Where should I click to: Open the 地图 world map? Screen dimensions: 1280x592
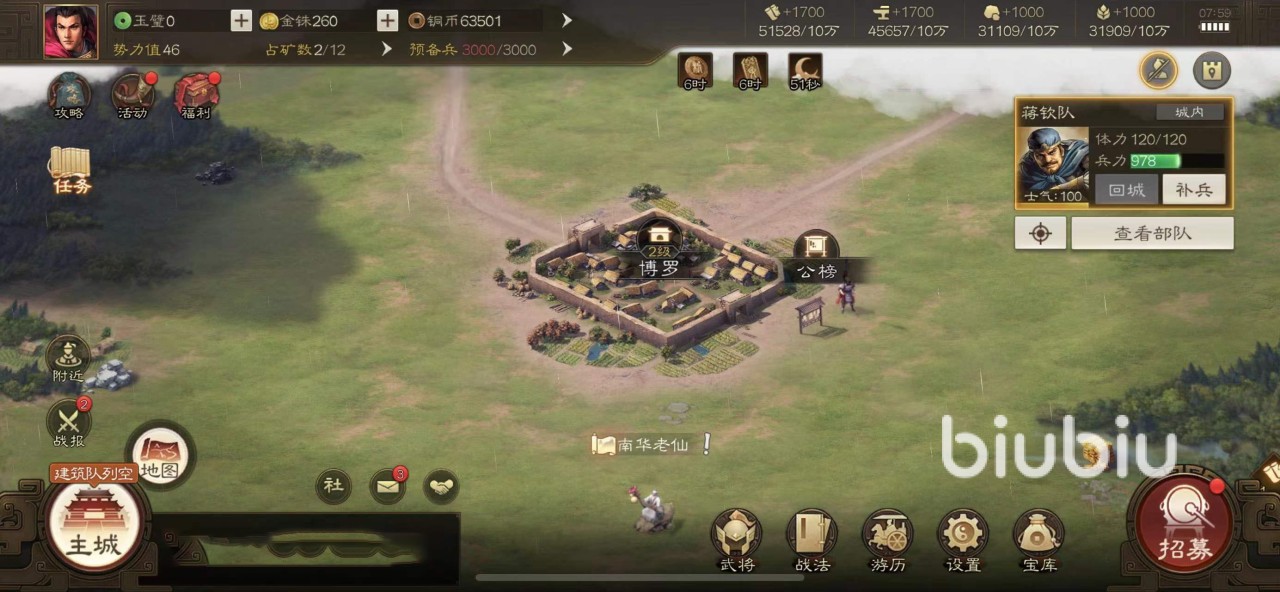point(160,455)
